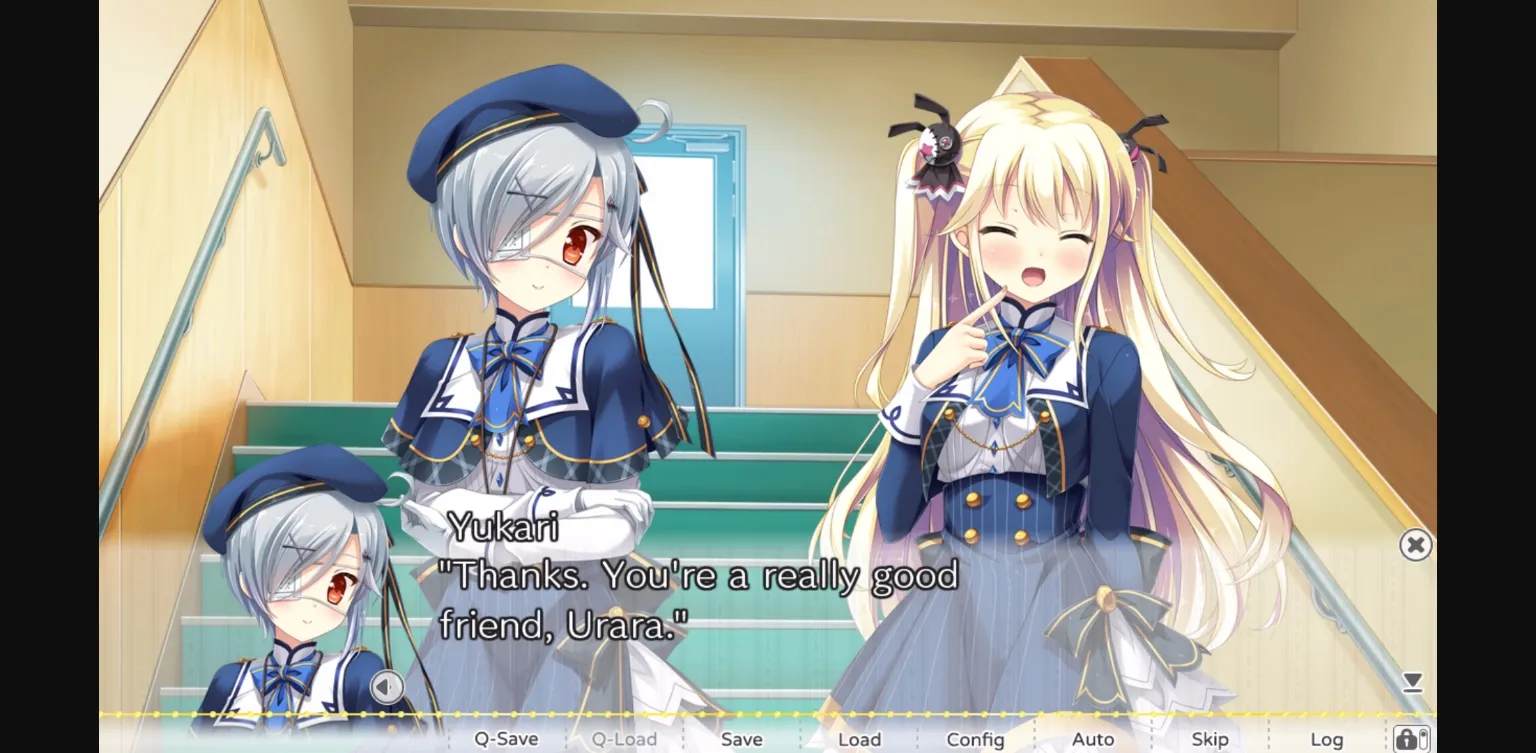
Task: Activate Skip mode
Action: coord(1211,738)
